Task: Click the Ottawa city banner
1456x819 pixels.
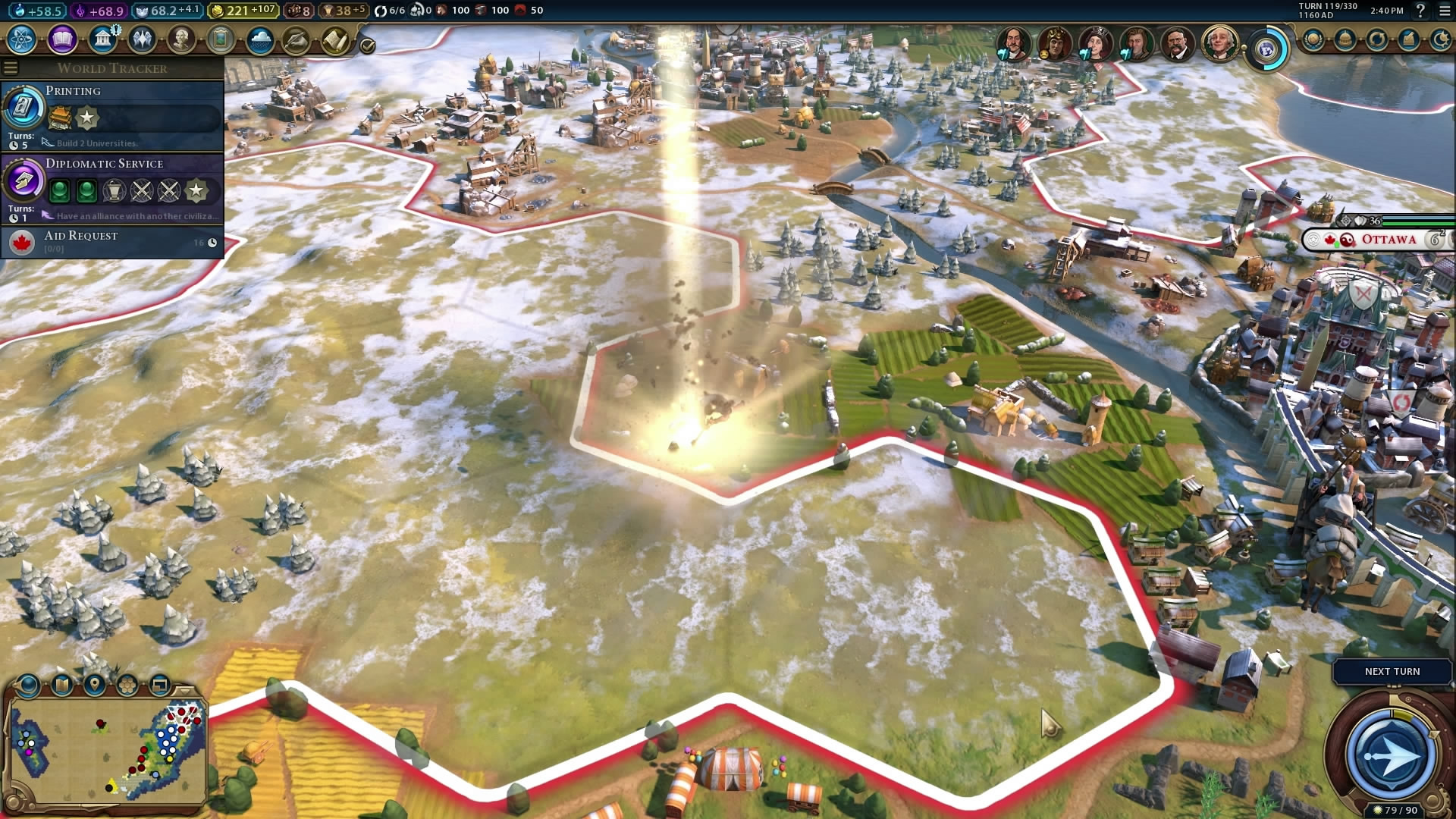Action: (1388, 240)
